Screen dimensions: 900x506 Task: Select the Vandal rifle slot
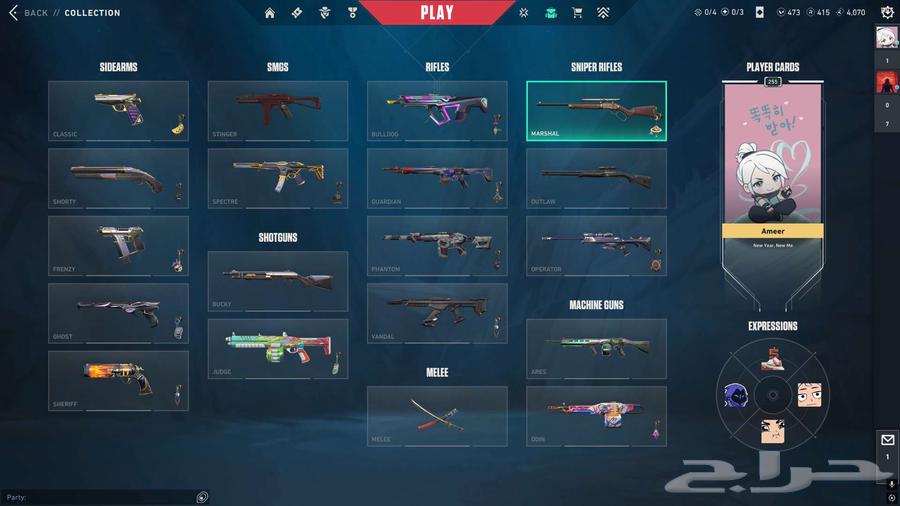[x=436, y=313]
